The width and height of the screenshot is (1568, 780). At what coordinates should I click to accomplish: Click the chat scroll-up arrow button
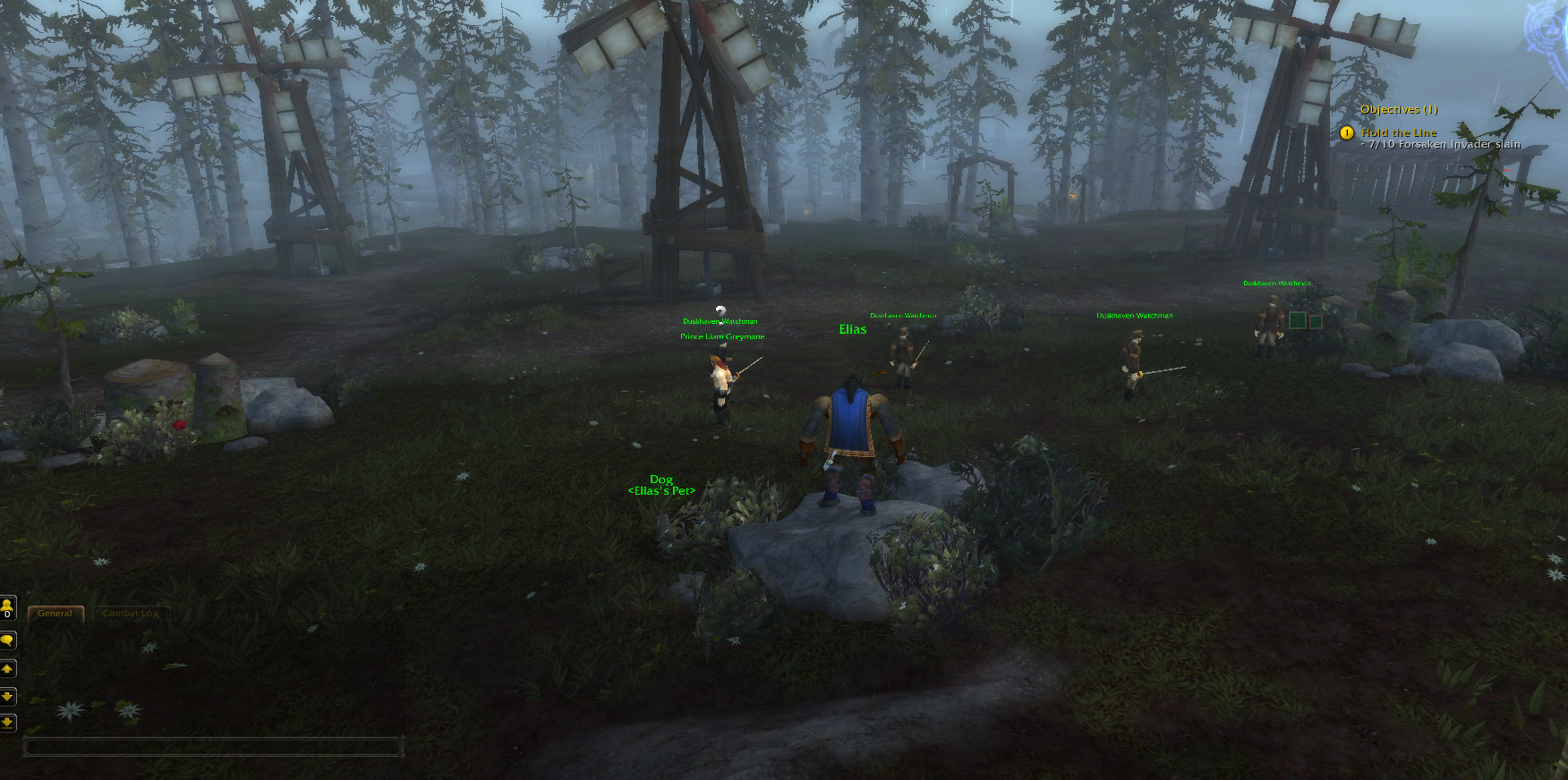pos(7,669)
